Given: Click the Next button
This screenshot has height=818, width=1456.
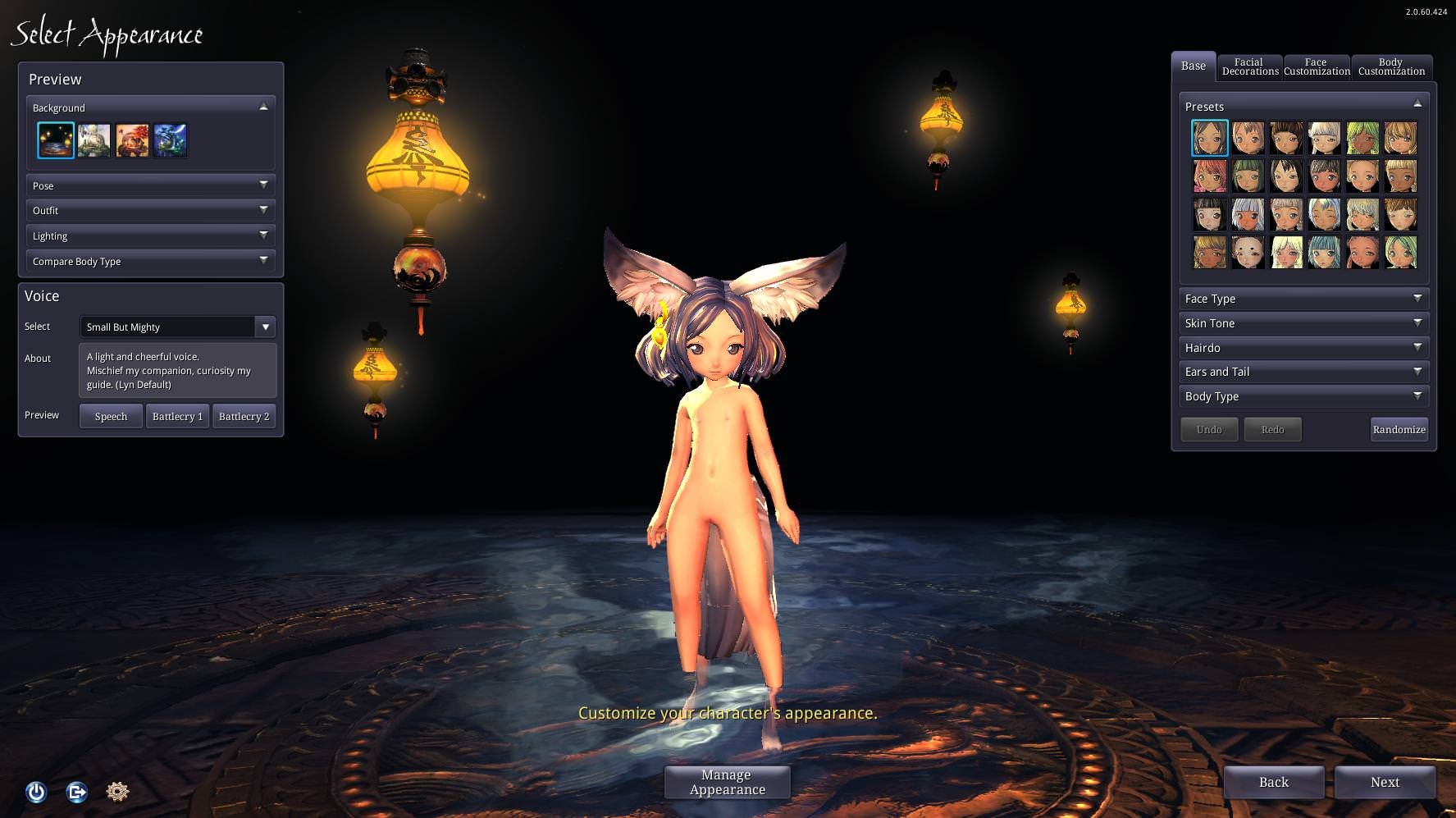Looking at the screenshot, I should [1385, 782].
